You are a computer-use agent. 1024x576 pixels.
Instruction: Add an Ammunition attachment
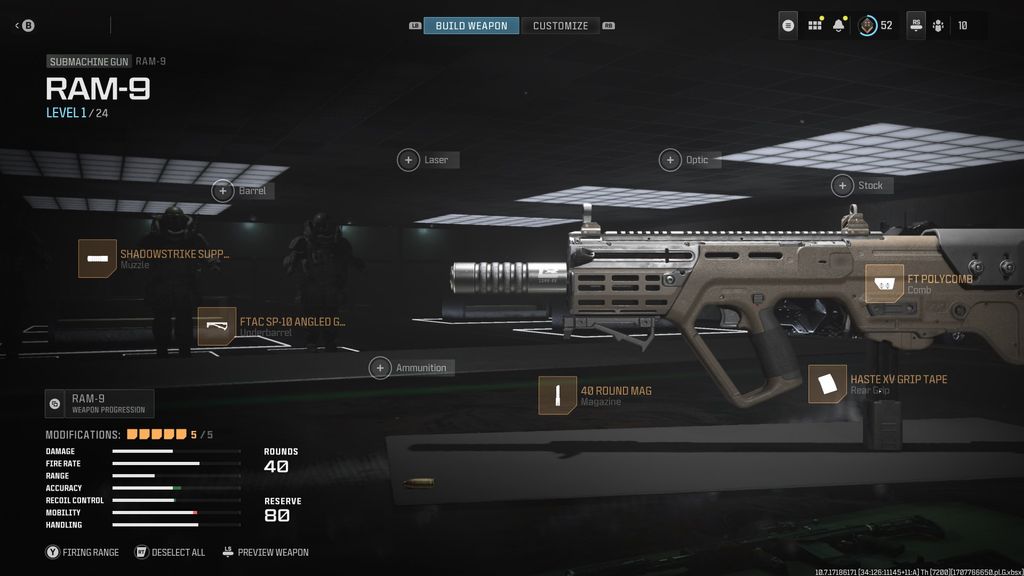(380, 368)
